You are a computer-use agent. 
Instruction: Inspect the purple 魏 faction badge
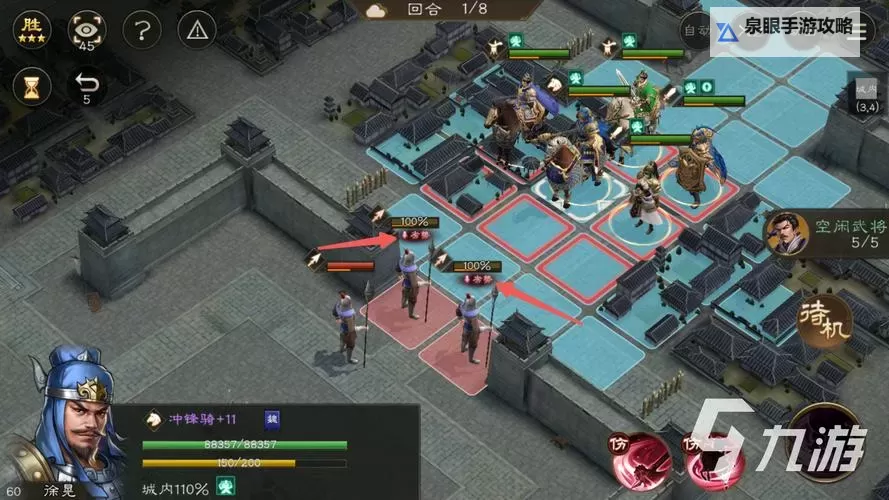click(x=272, y=420)
